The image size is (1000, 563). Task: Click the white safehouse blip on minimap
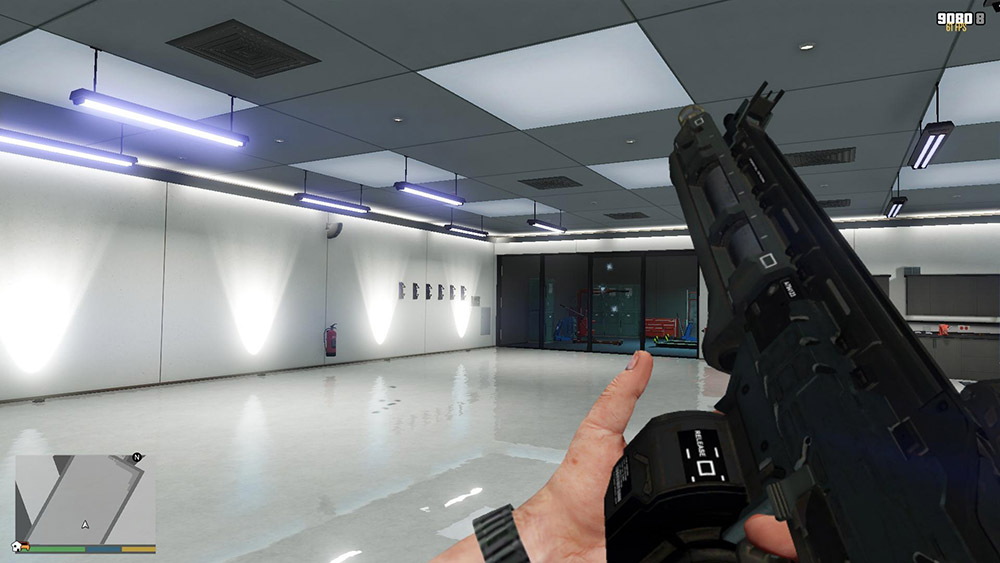click(x=17, y=547)
